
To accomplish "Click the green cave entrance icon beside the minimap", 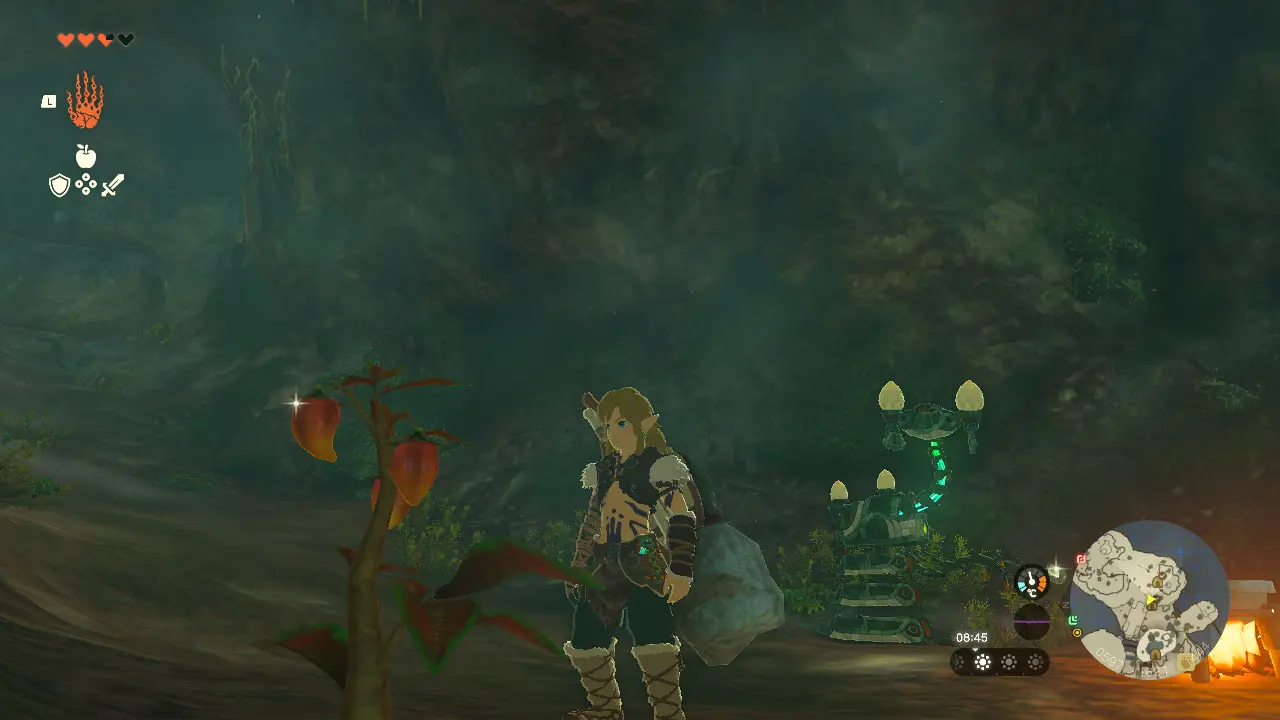I will (x=1073, y=620).
